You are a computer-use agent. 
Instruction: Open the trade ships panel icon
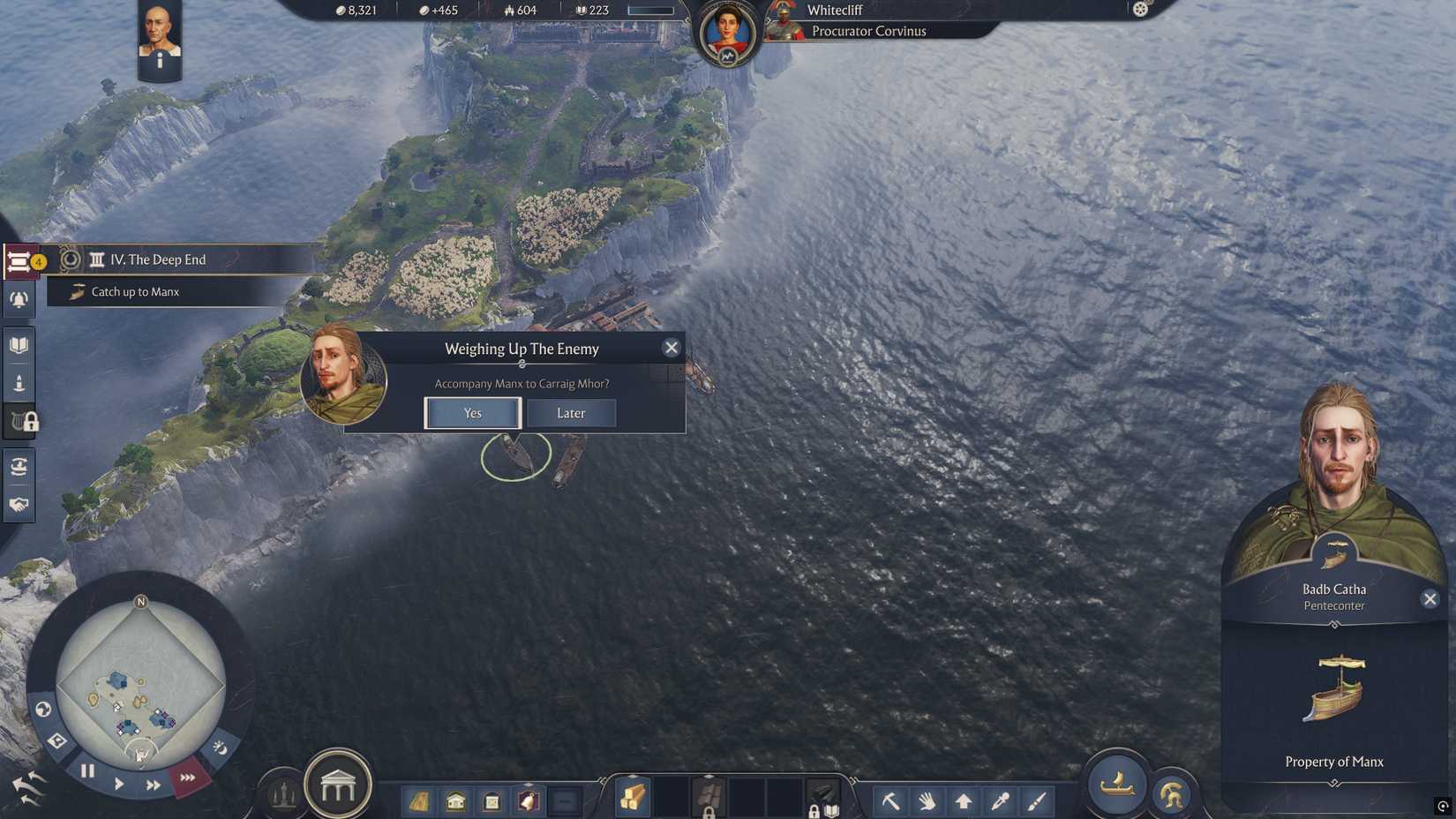click(19, 466)
